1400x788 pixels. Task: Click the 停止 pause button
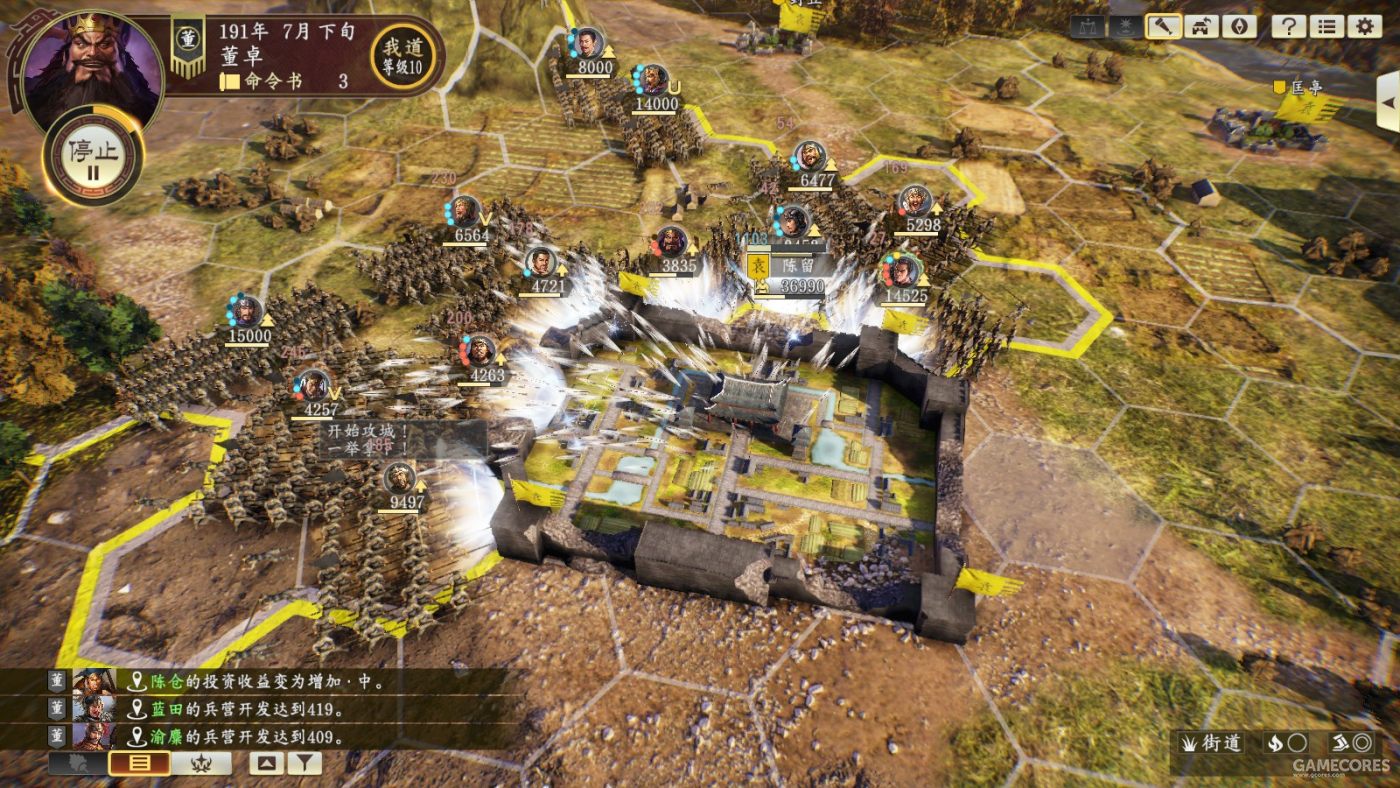click(x=93, y=156)
